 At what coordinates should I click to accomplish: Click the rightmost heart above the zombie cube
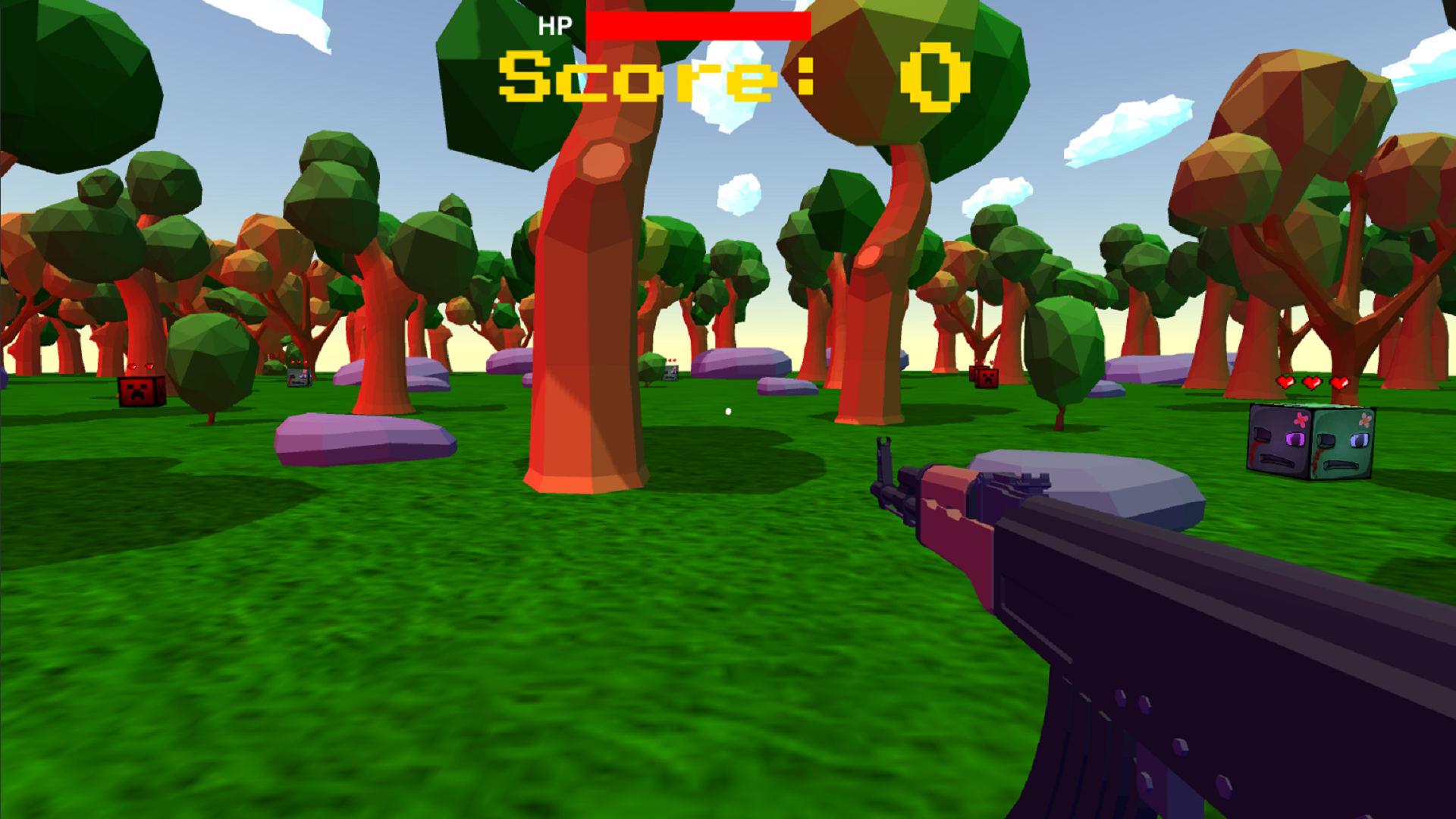click(x=1339, y=382)
